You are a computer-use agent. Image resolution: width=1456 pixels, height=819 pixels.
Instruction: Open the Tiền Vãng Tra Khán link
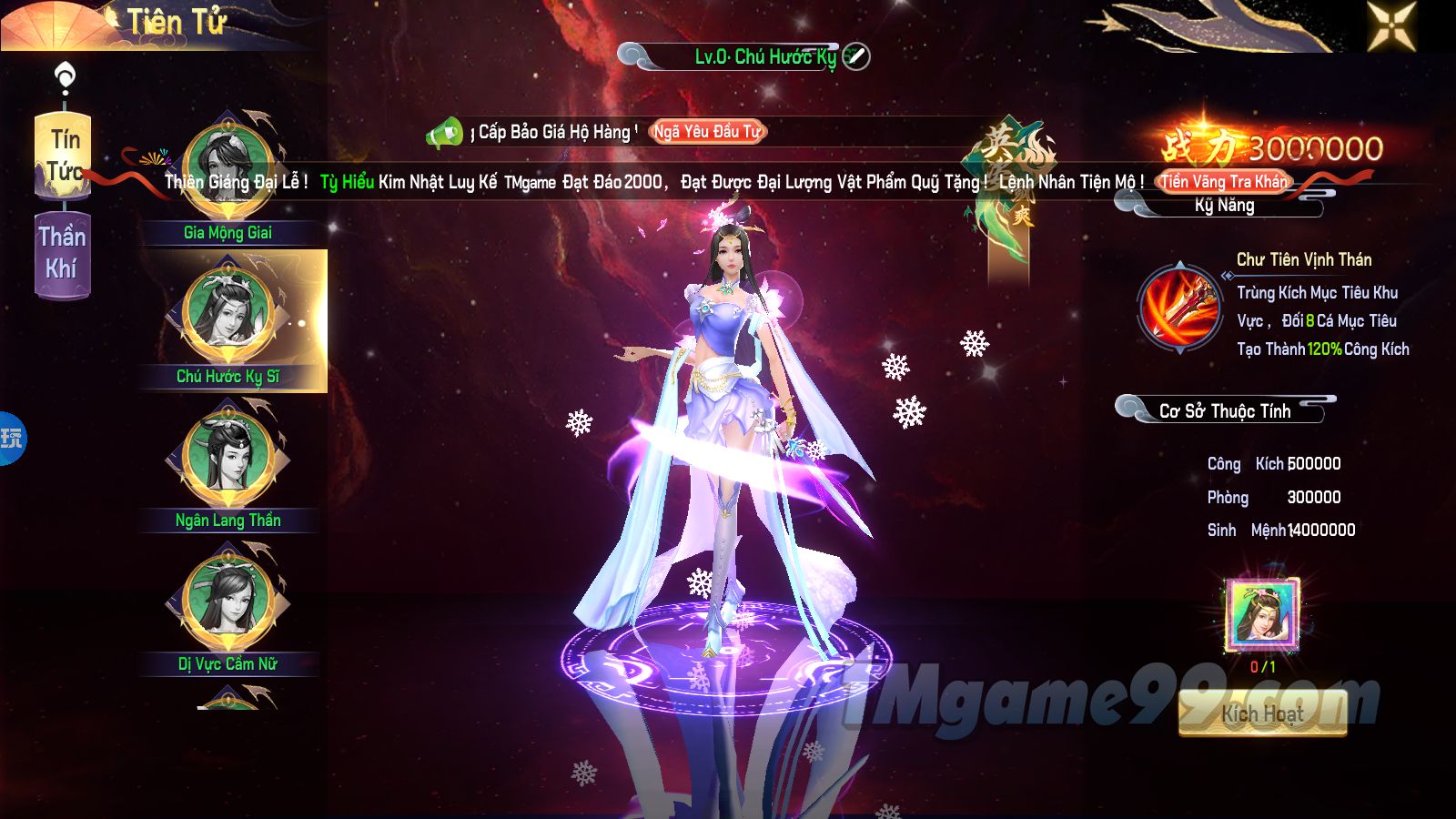pos(1225,182)
